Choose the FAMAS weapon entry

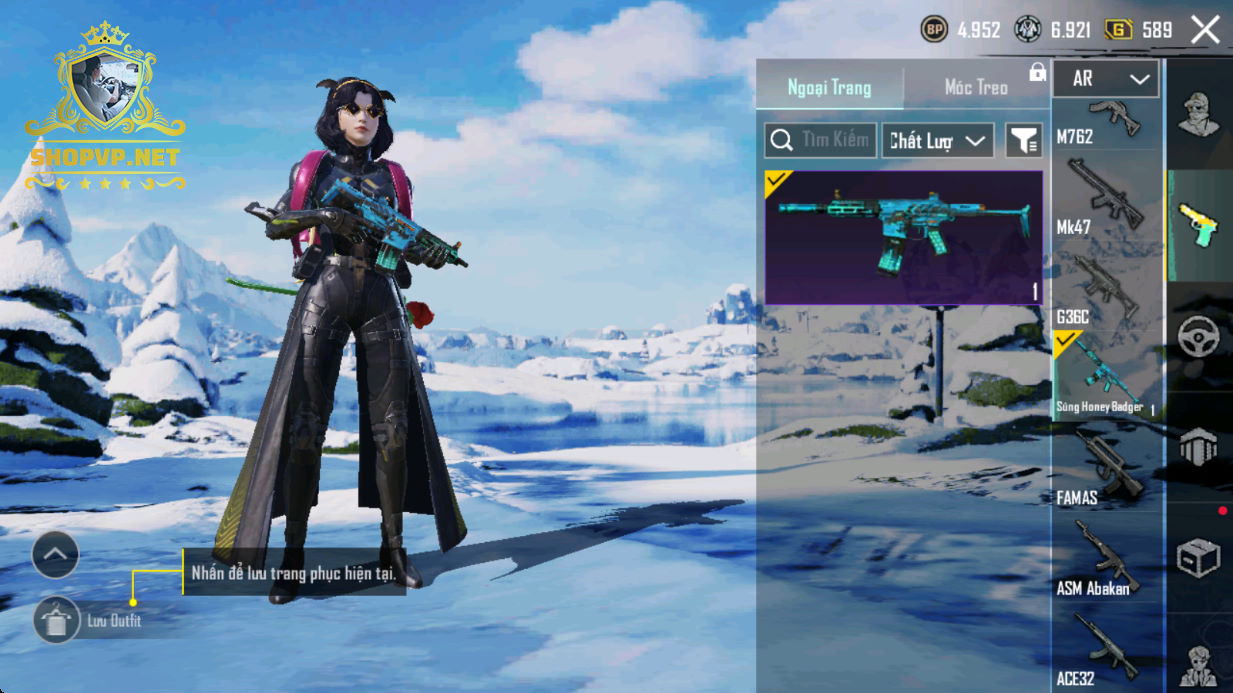1106,470
